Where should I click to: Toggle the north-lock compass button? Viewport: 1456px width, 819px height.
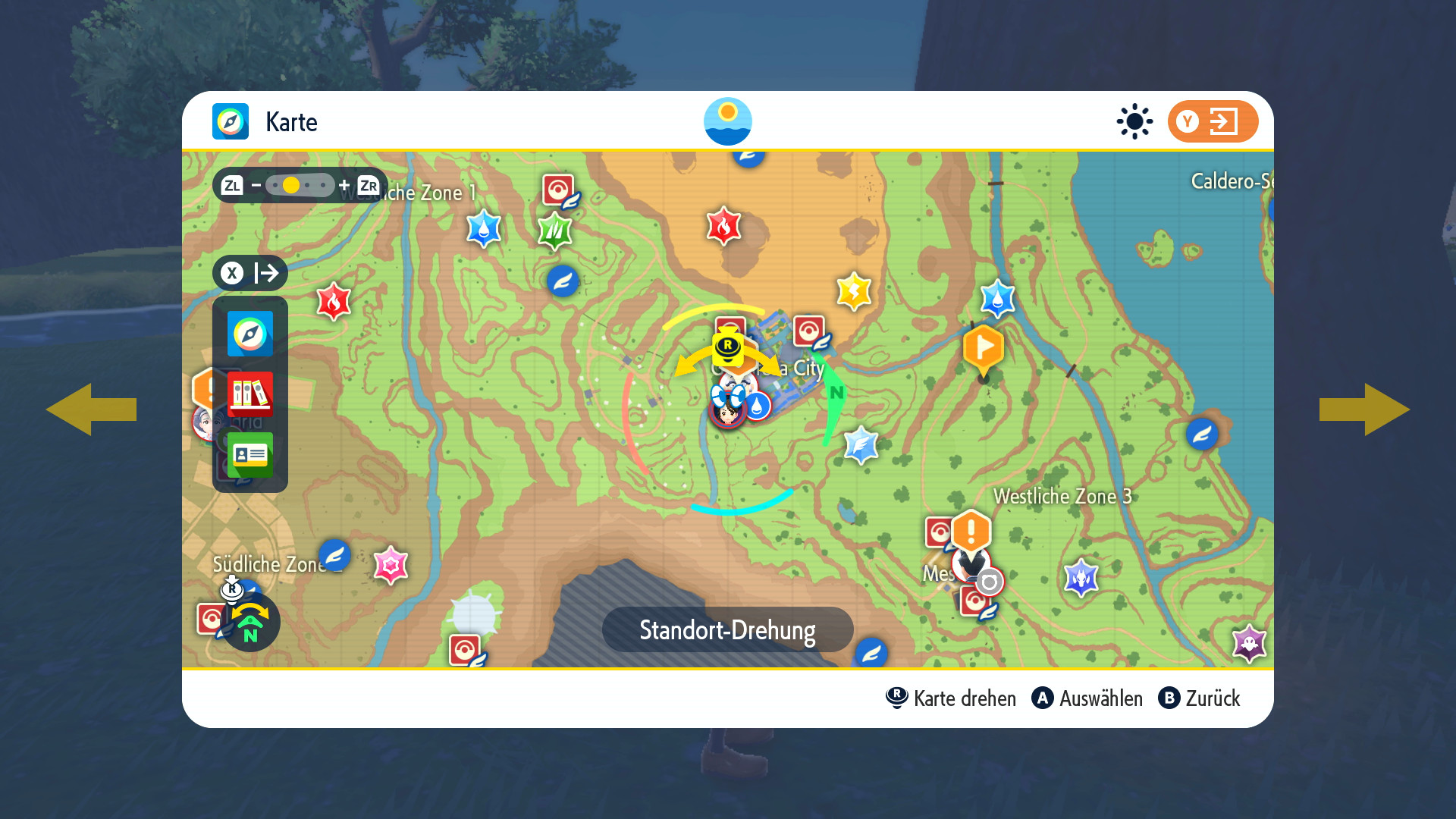[x=250, y=623]
